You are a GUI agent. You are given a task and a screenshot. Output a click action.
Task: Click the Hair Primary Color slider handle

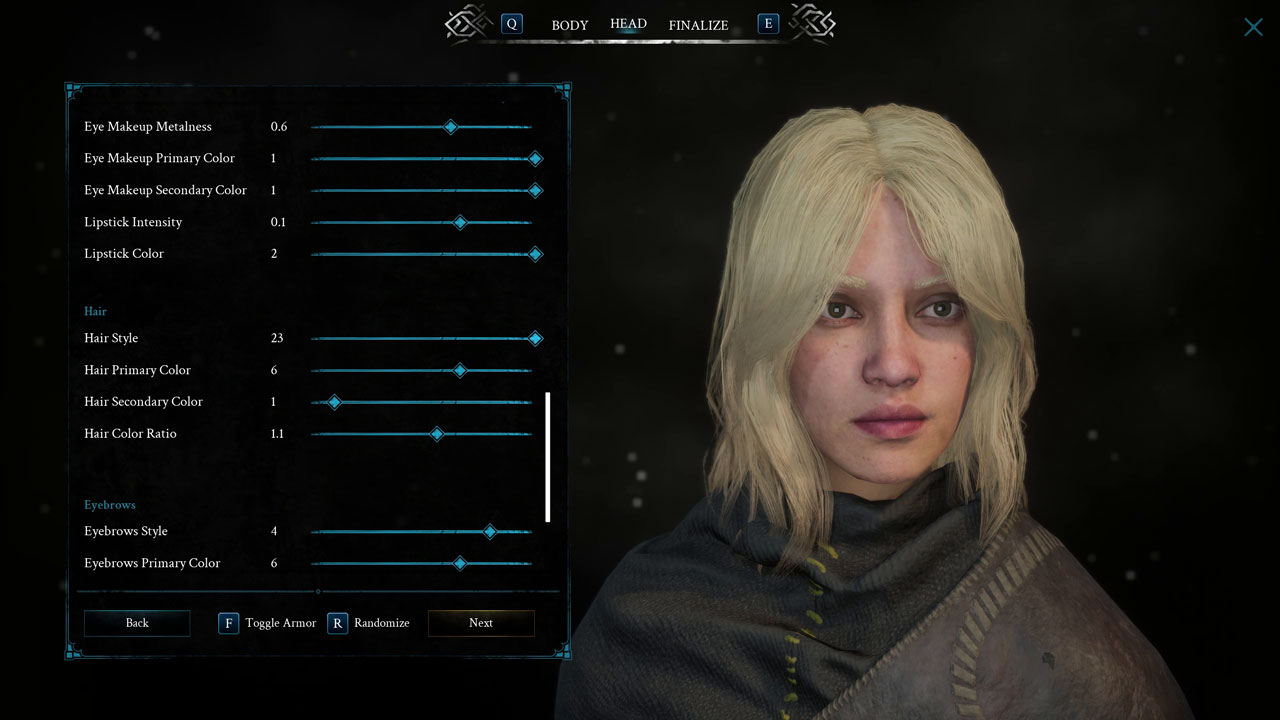(460, 370)
